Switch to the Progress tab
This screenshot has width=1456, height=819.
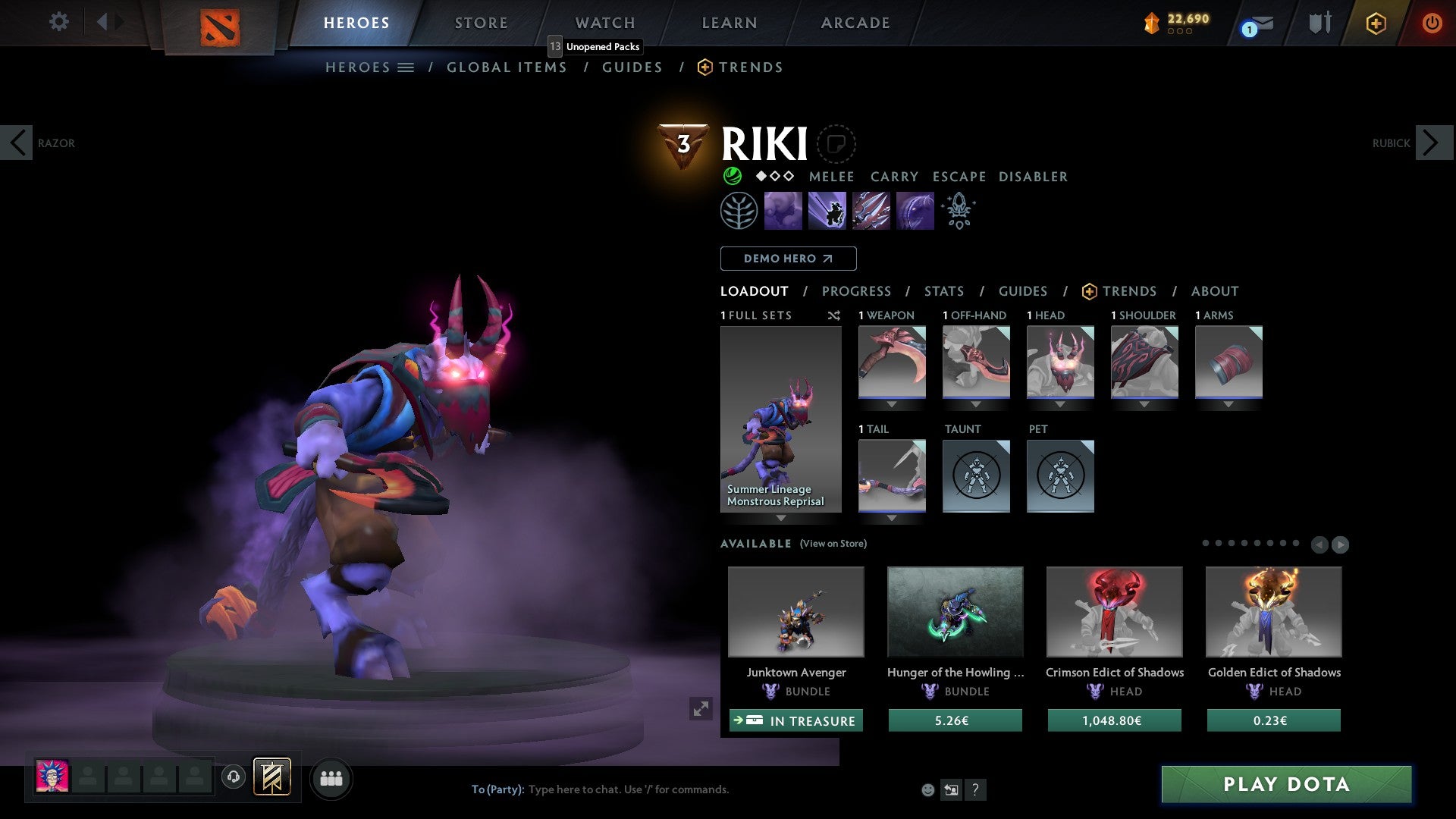coord(856,291)
